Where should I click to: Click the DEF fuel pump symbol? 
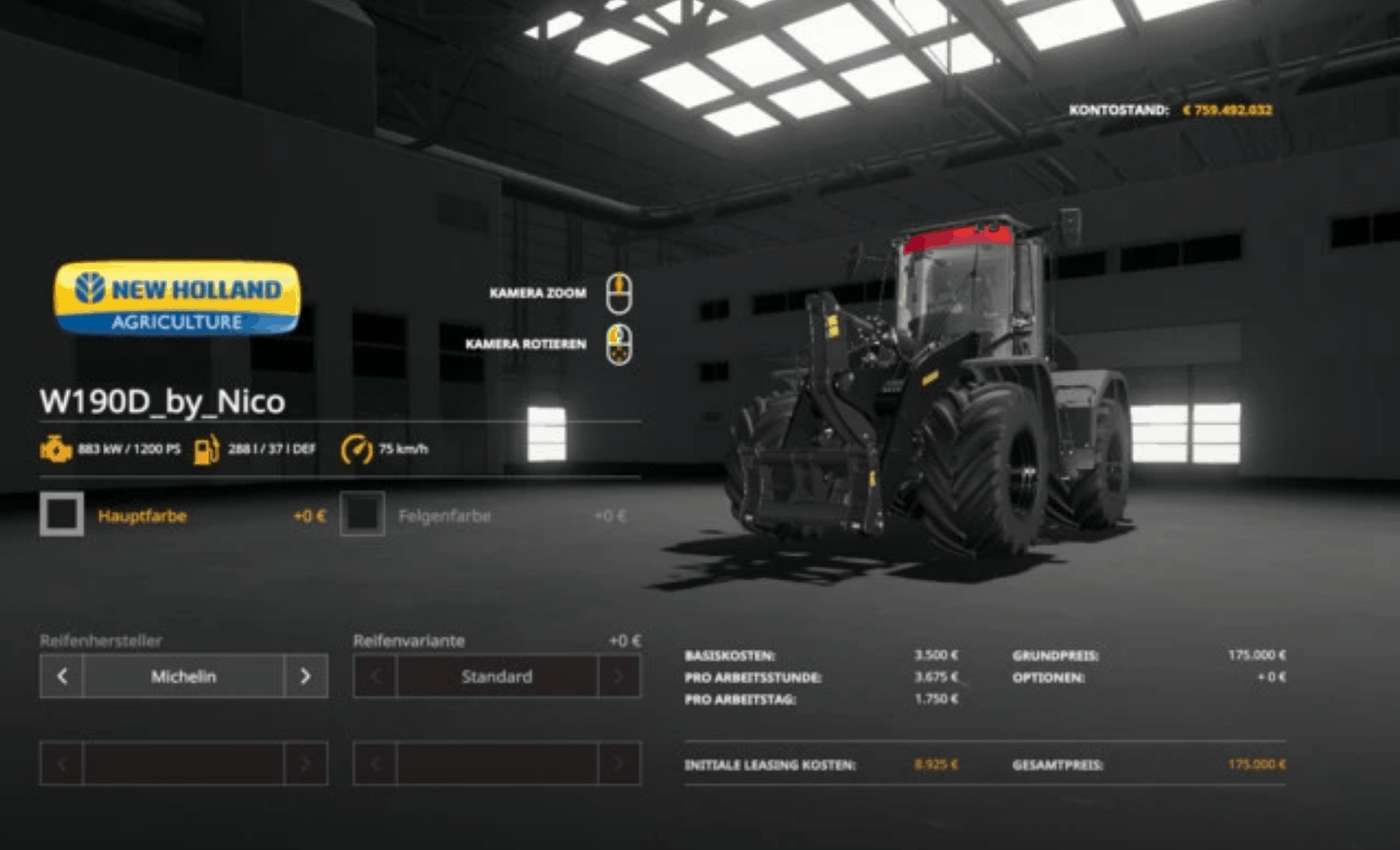tap(207, 449)
